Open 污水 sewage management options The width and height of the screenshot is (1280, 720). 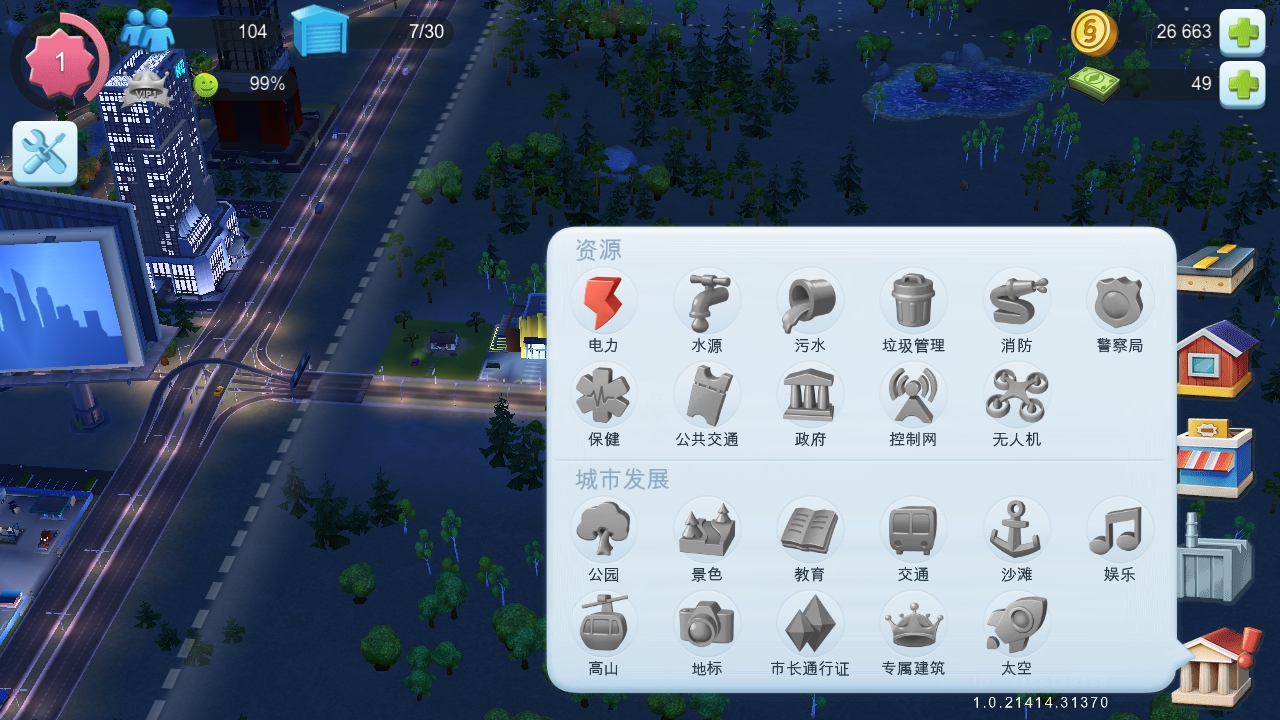coord(810,300)
